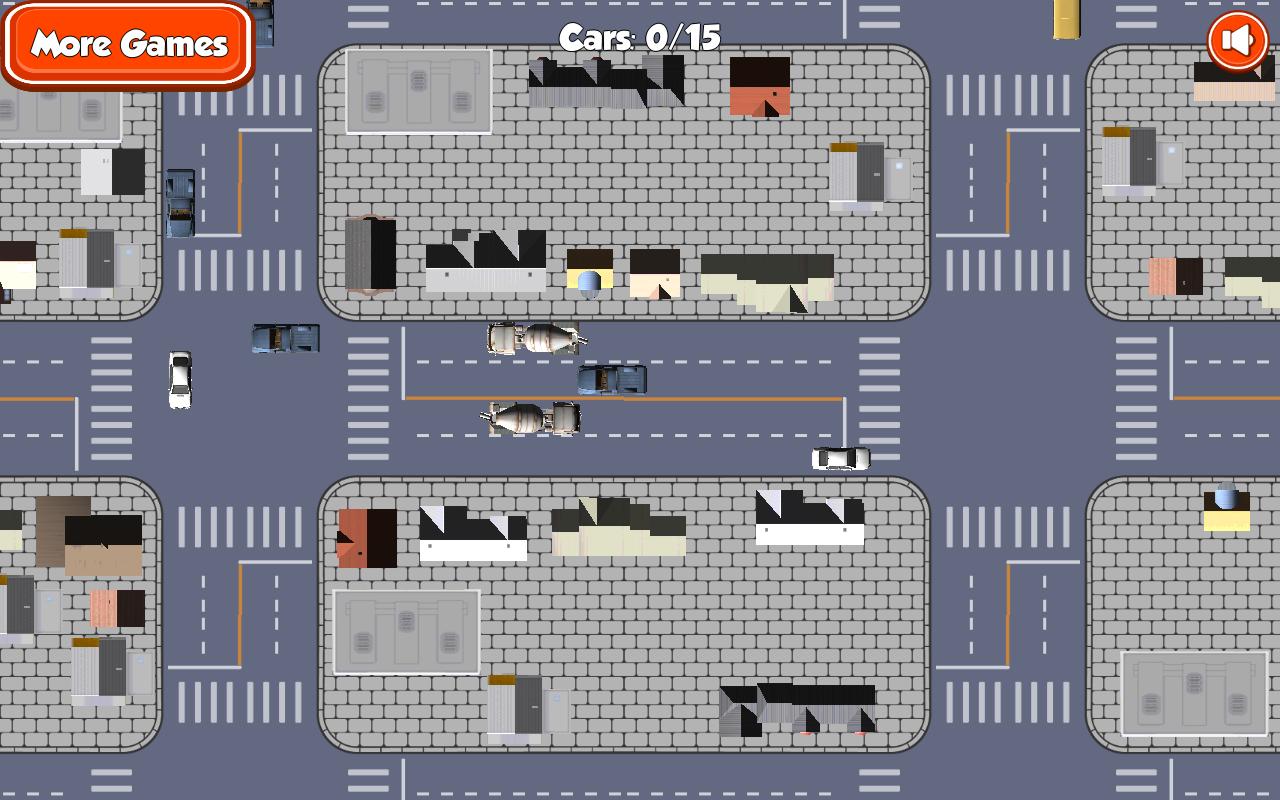Select the white car near the left intersection

(x=178, y=380)
